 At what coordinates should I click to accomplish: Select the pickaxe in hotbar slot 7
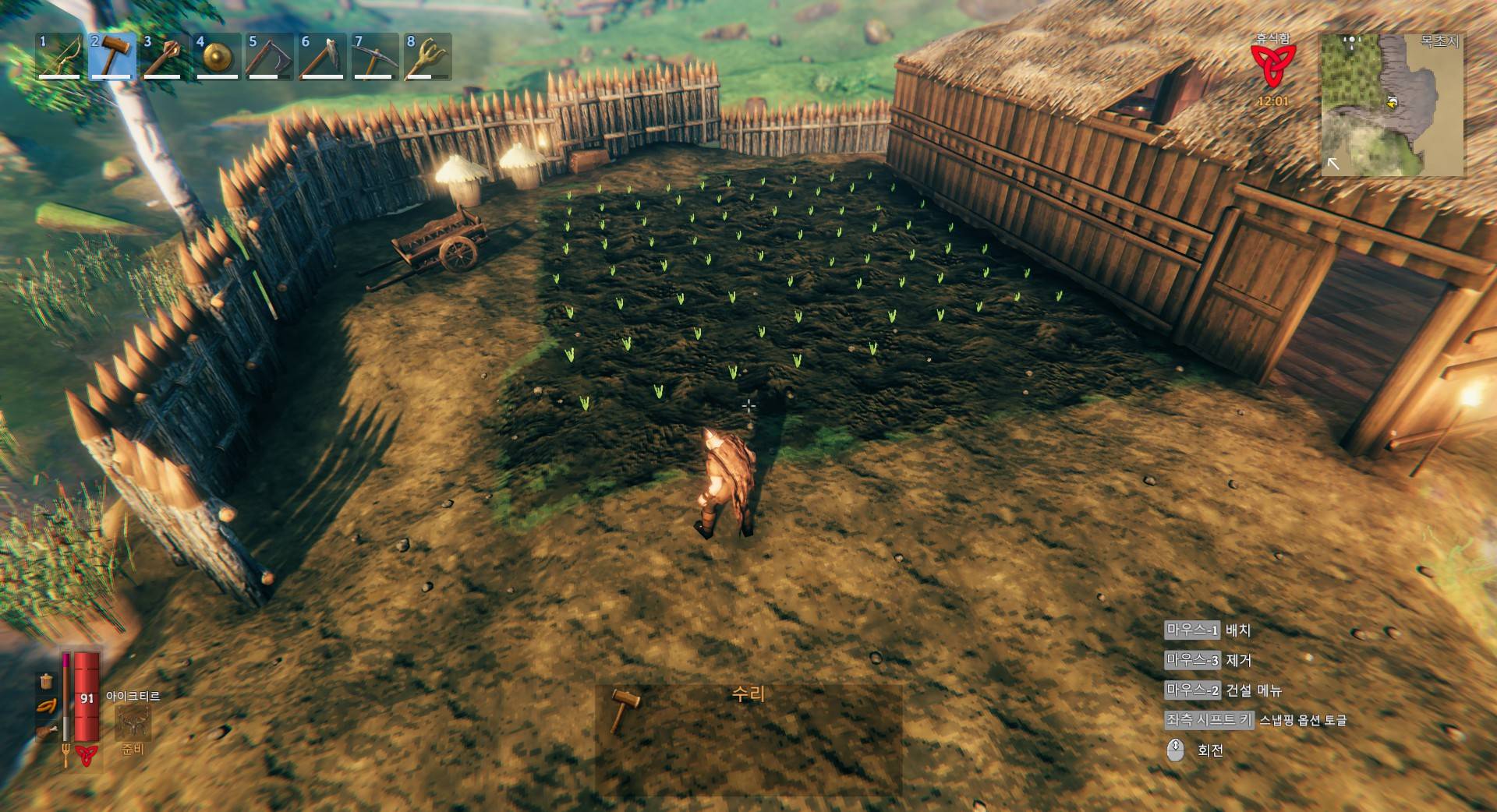coord(373,56)
